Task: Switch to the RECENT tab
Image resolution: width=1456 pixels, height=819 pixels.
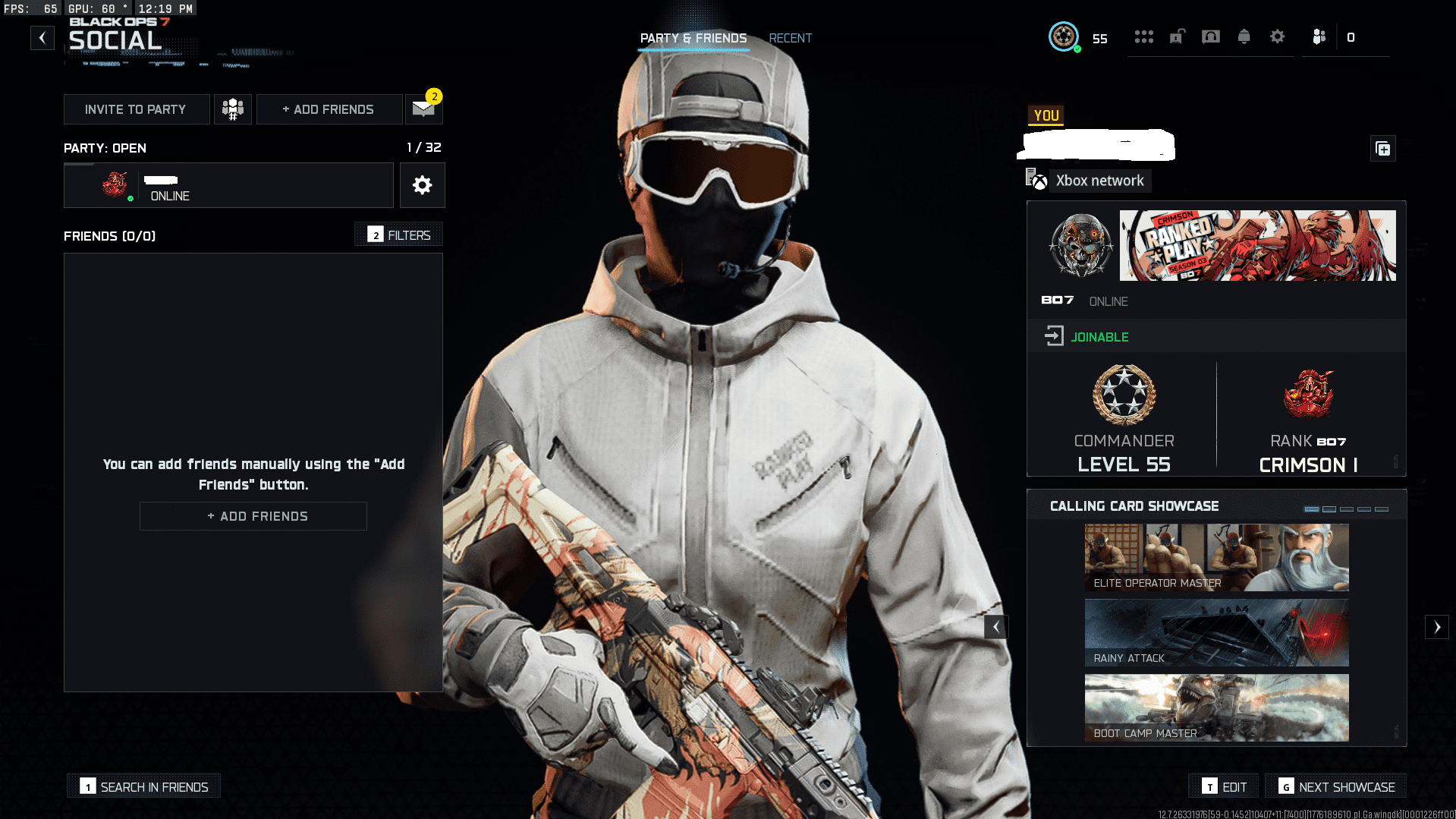Action: pyautogui.click(x=790, y=38)
